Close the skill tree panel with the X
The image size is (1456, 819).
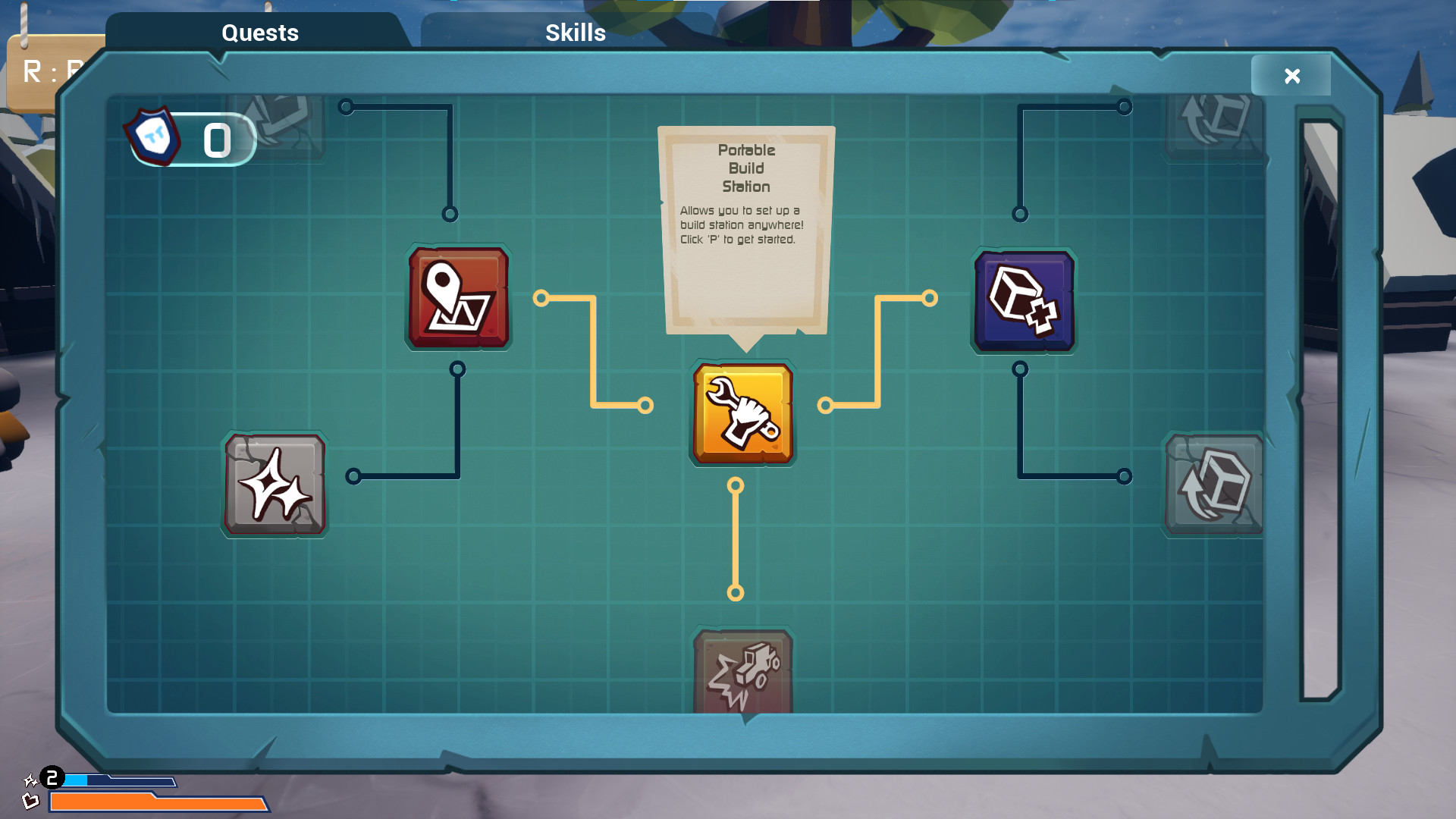[1291, 75]
